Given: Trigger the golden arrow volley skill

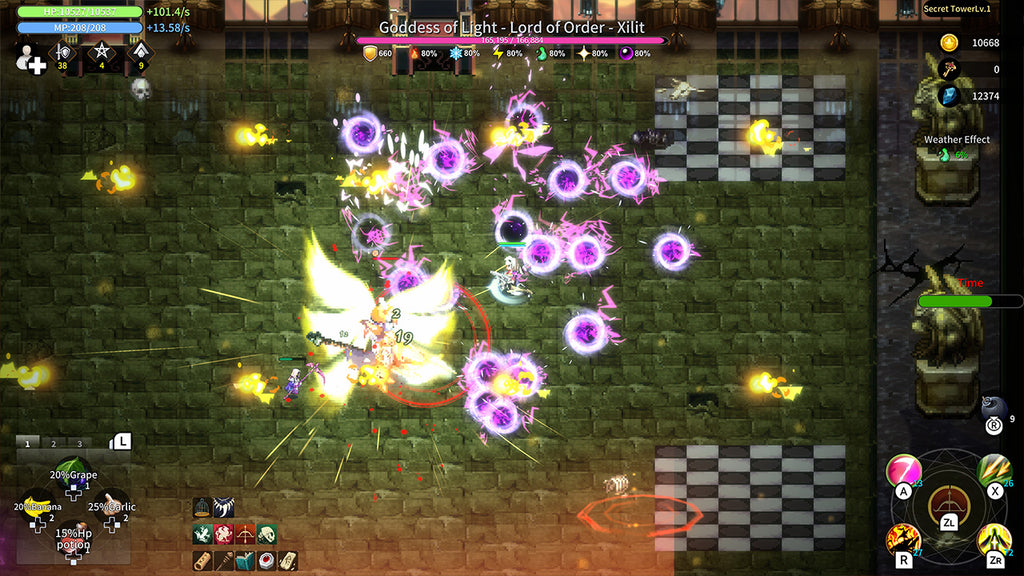Looking at the screenshot, I should 993,469.
